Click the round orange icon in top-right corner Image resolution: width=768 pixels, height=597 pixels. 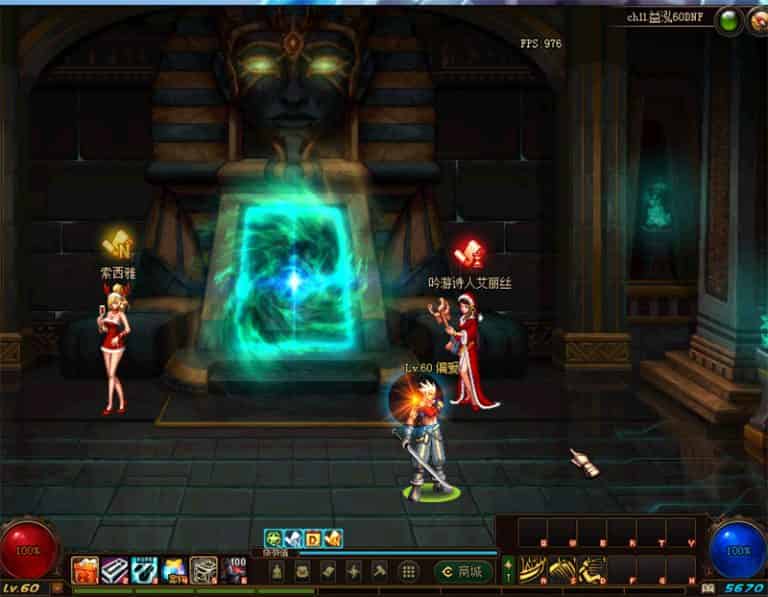pos(757,19)
